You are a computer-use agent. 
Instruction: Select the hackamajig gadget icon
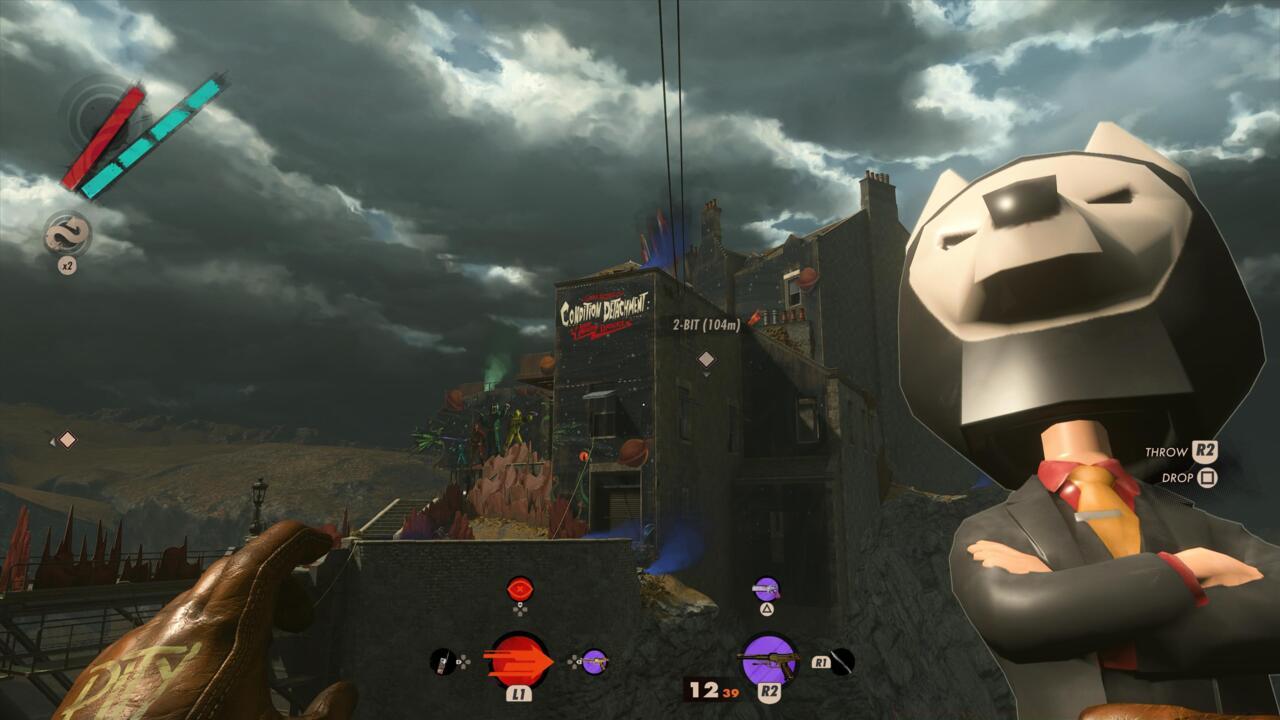click(442, 660)
